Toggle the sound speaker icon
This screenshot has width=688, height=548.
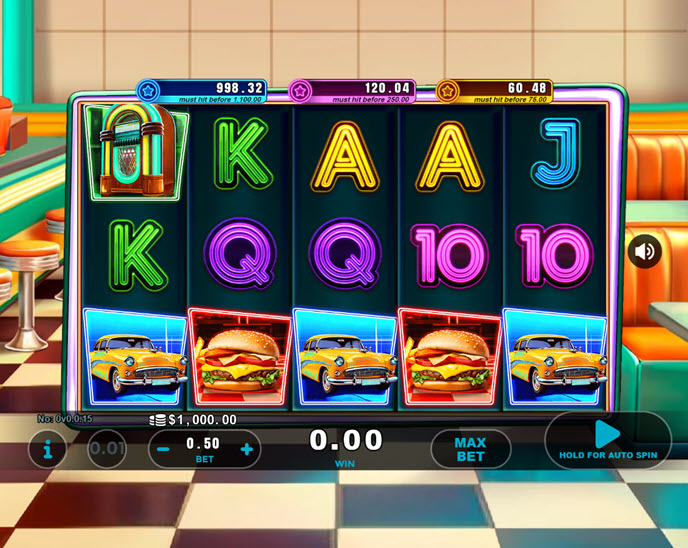coord(645,251)
